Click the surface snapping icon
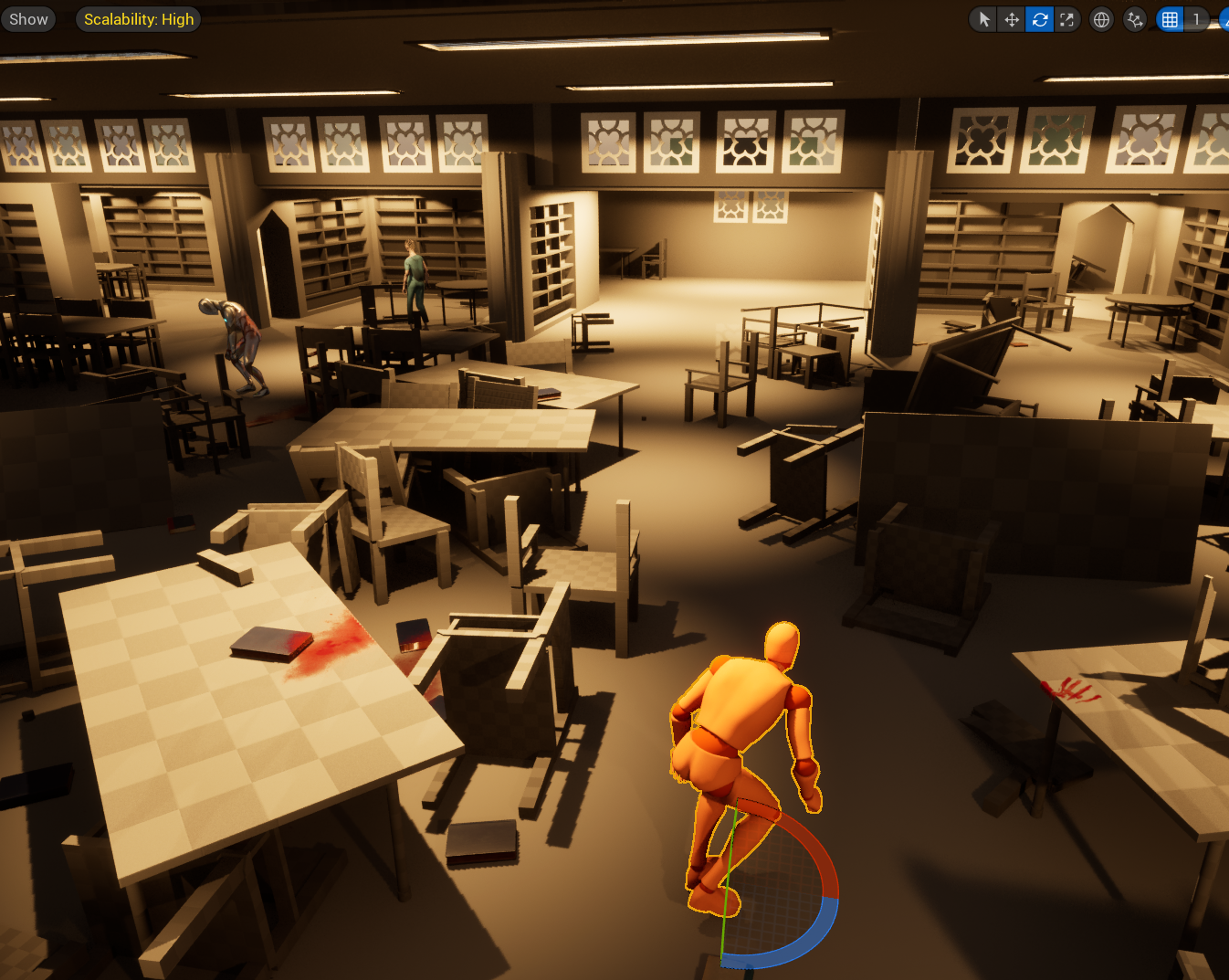The width and height of the screenshot is (1229, 980). pos(1134,18)
